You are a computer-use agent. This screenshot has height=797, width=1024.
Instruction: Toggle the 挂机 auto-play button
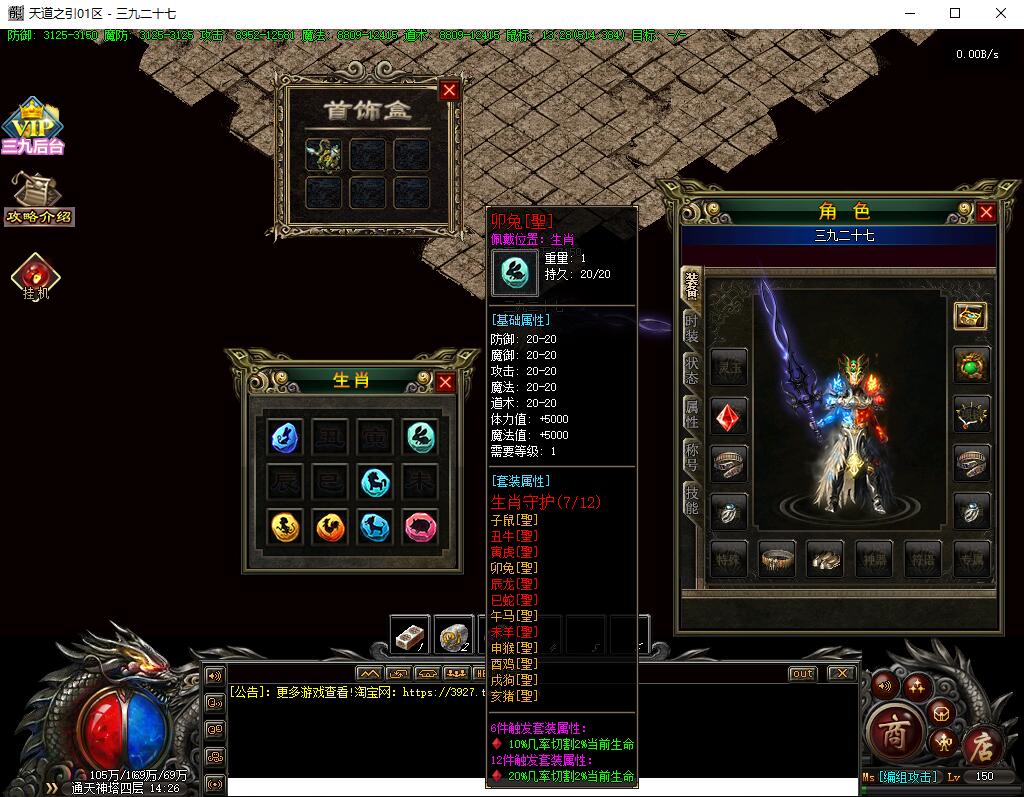37,275
